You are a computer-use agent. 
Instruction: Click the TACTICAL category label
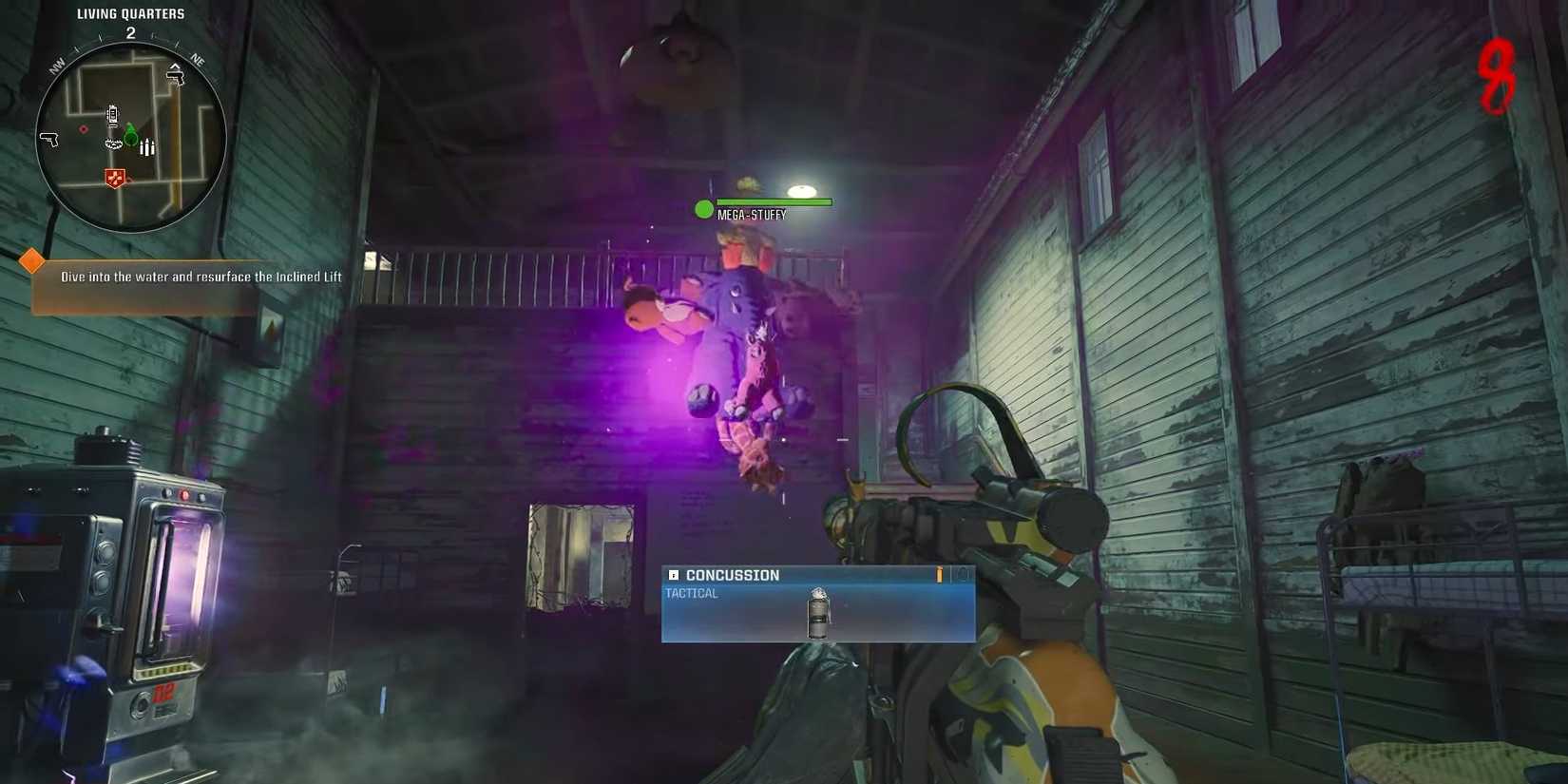(x=692, y=592)
